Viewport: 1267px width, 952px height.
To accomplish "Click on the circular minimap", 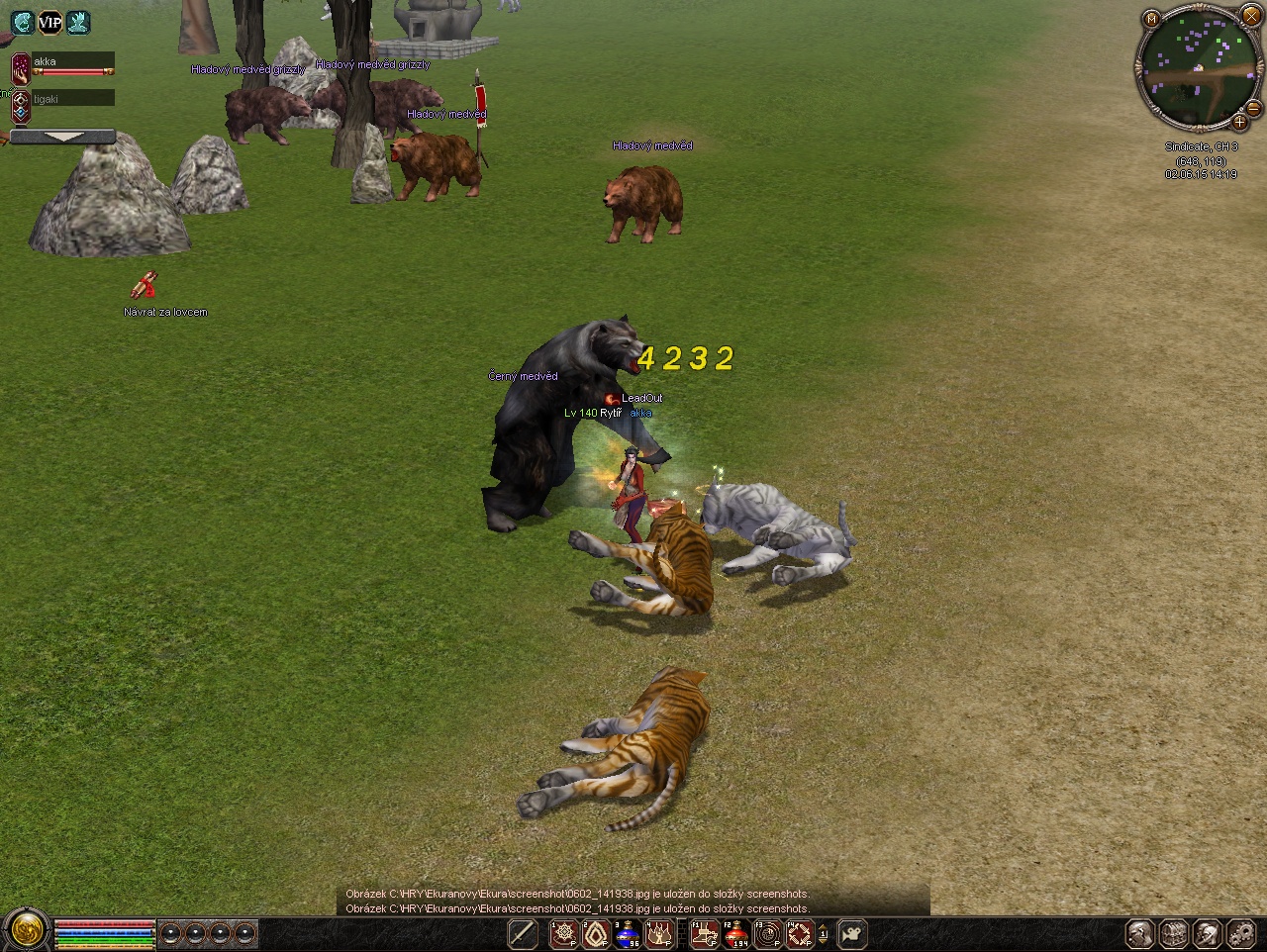I will tap(1198, 68).
